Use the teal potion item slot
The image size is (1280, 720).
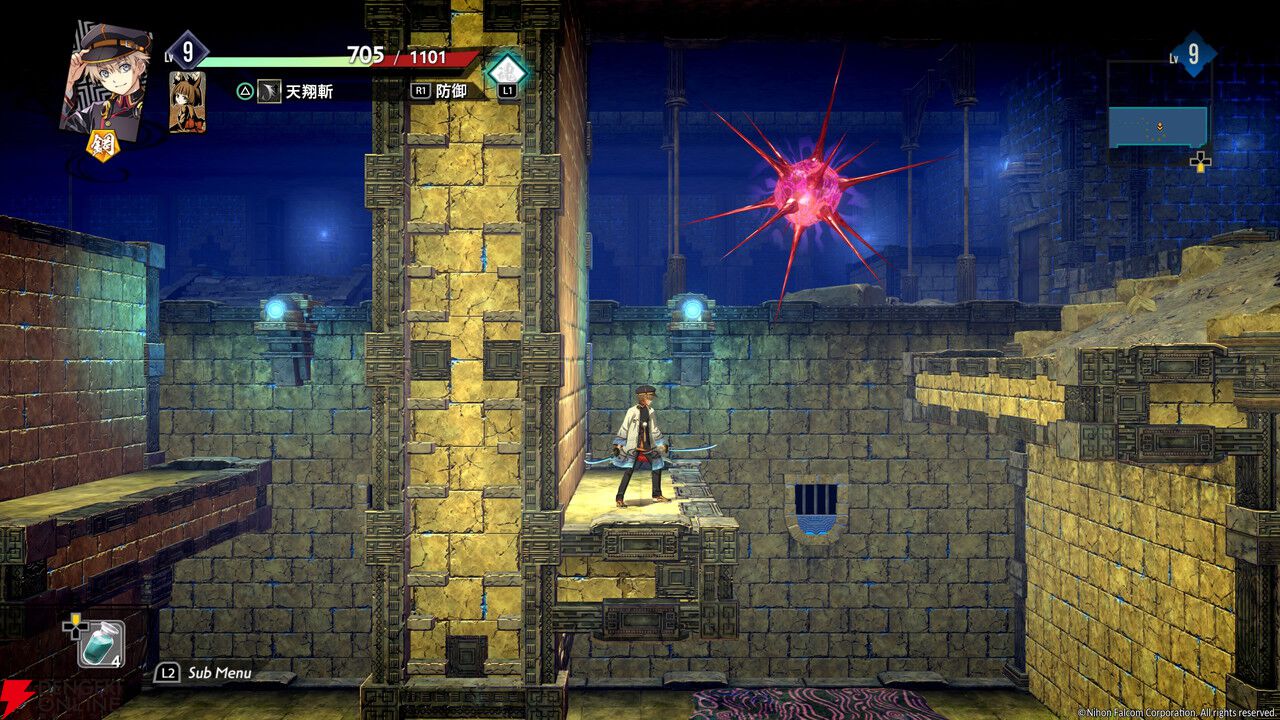101,644
